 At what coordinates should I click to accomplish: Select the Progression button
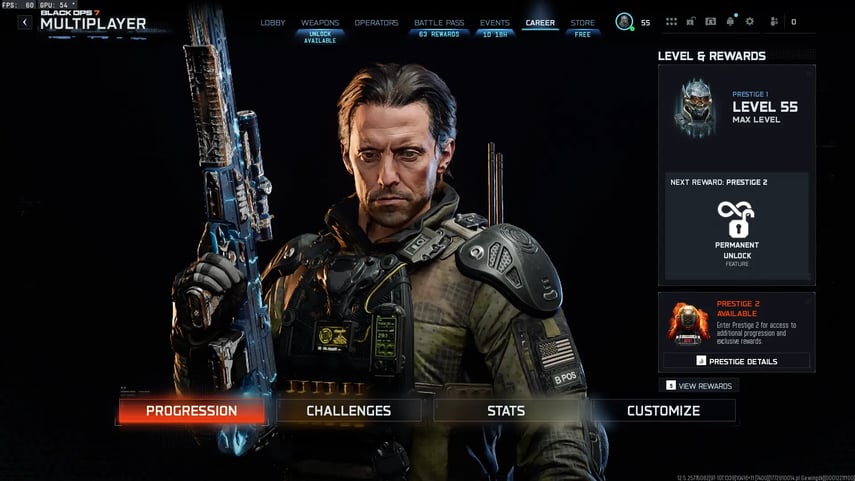click(x=192, y=410)
